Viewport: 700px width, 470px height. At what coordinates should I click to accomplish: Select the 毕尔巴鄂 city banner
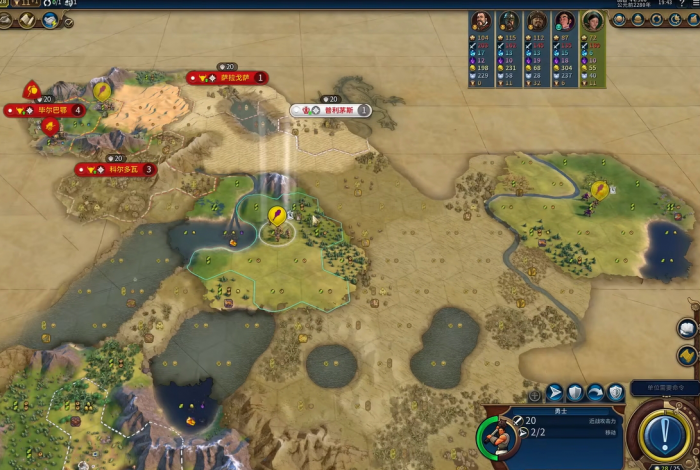click(x=45, y=110)
